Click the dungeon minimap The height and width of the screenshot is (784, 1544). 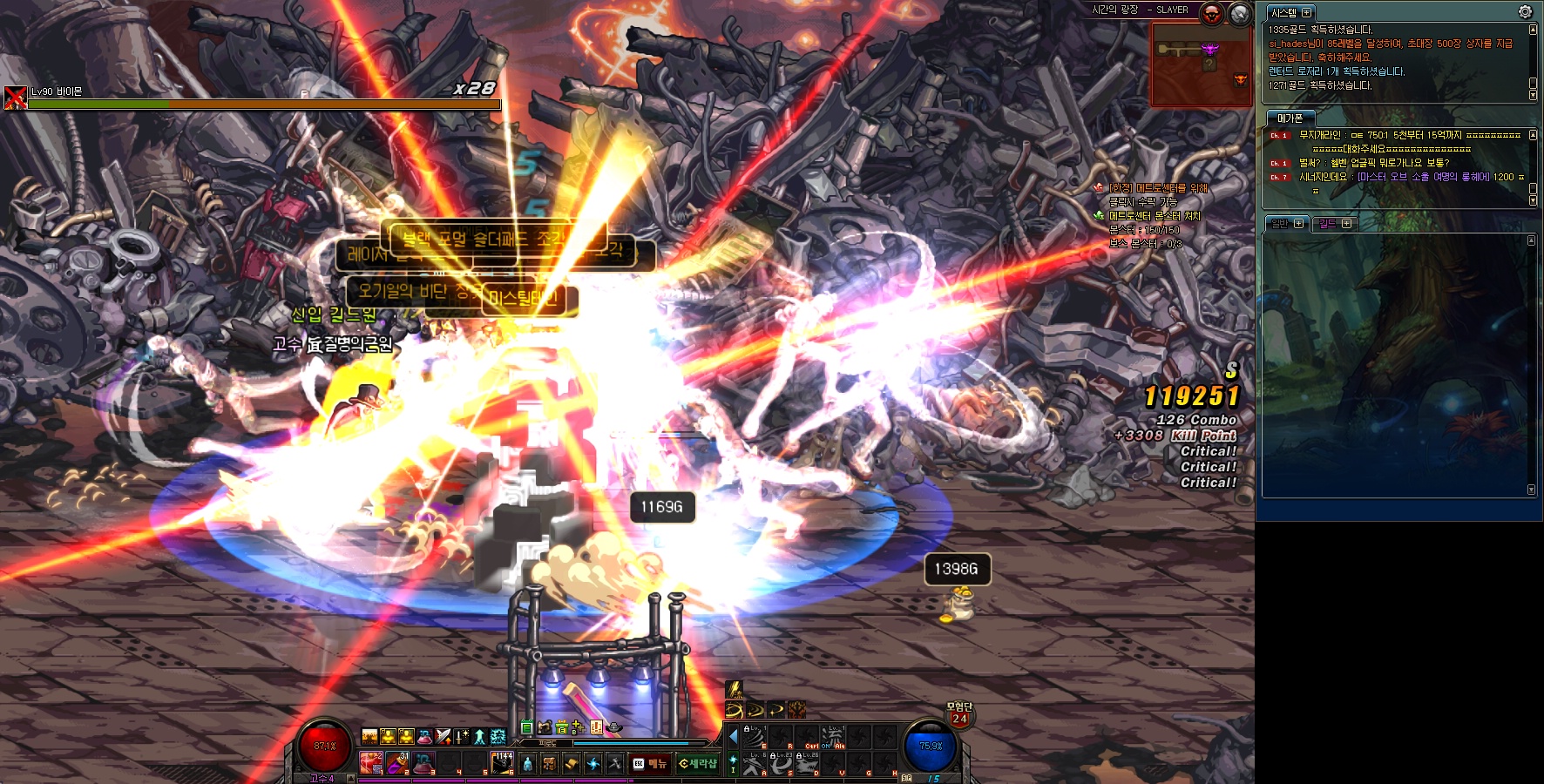tap(1202, 64)
